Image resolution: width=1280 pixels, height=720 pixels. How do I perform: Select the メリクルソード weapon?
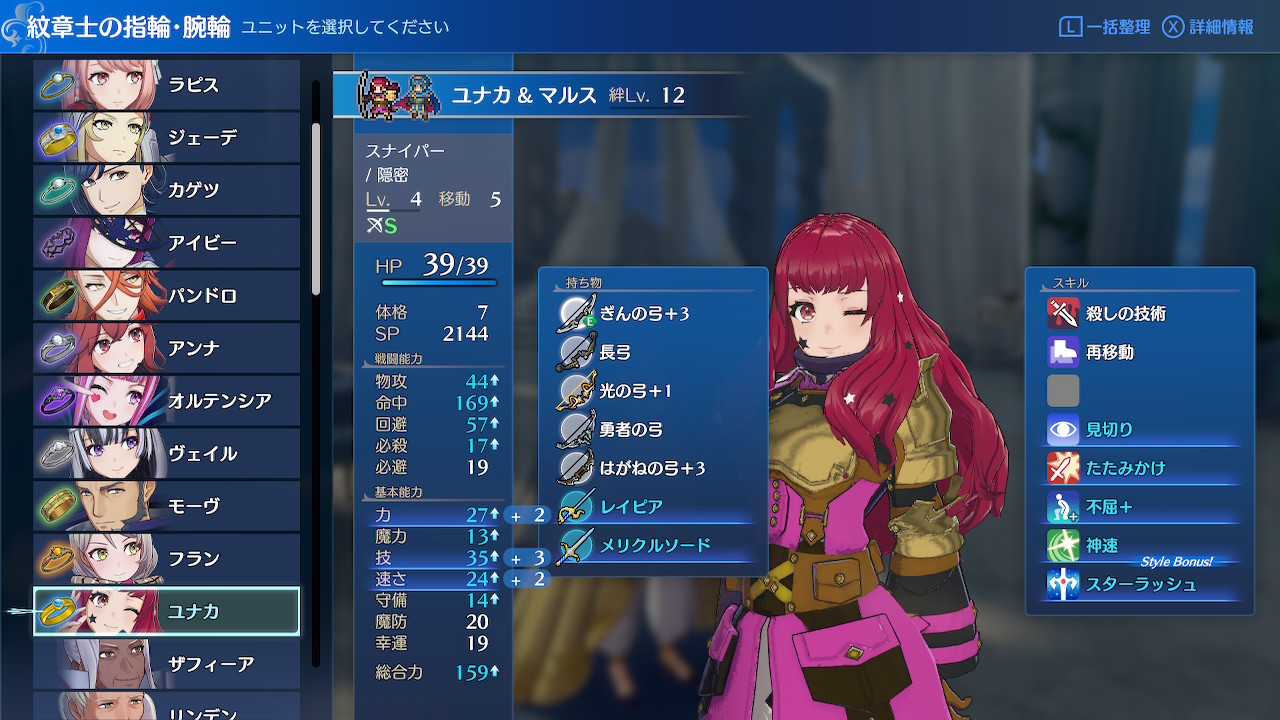(x=654, y=545)
